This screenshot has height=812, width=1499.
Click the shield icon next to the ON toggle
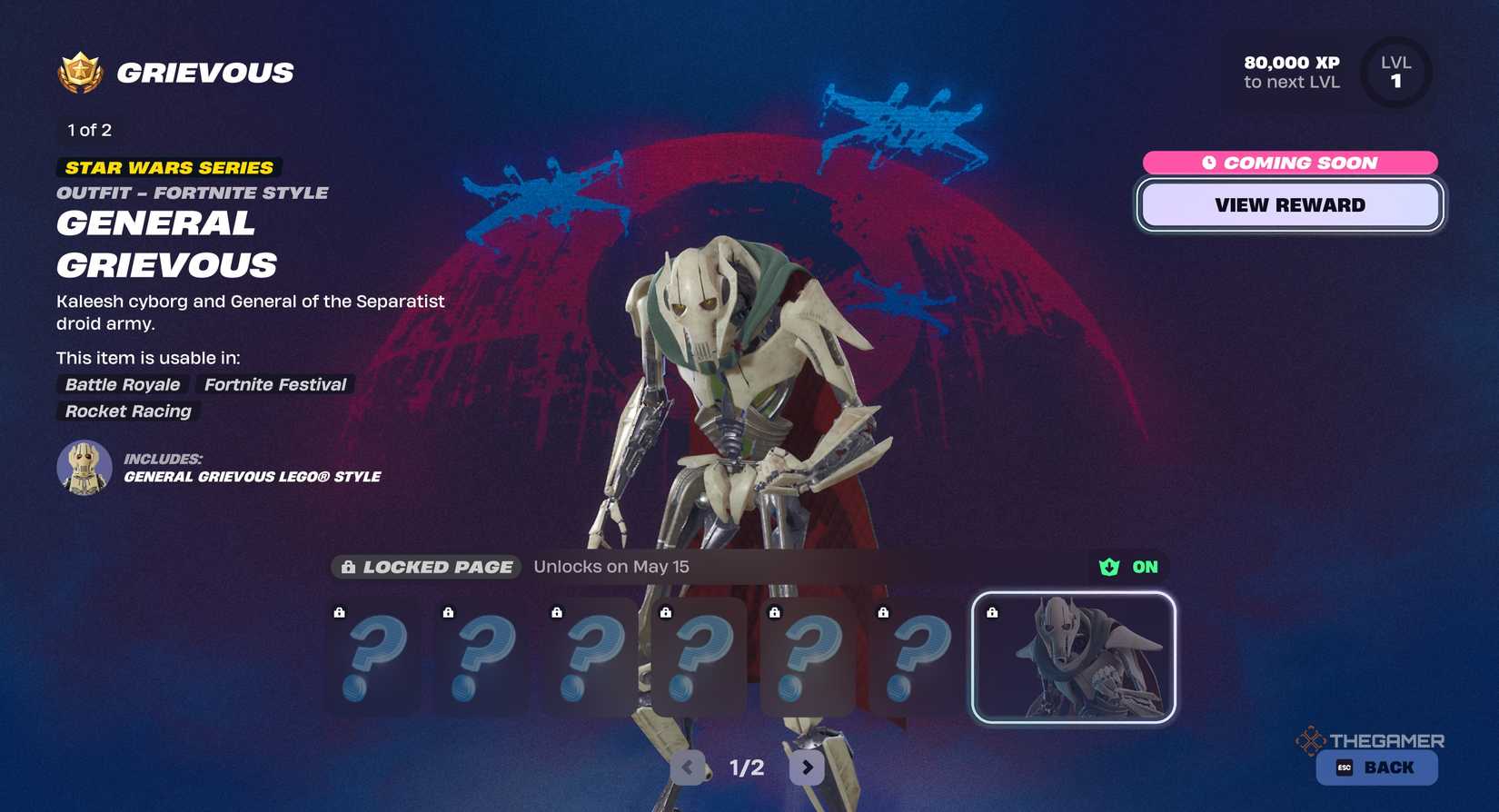click(1107, 567)
